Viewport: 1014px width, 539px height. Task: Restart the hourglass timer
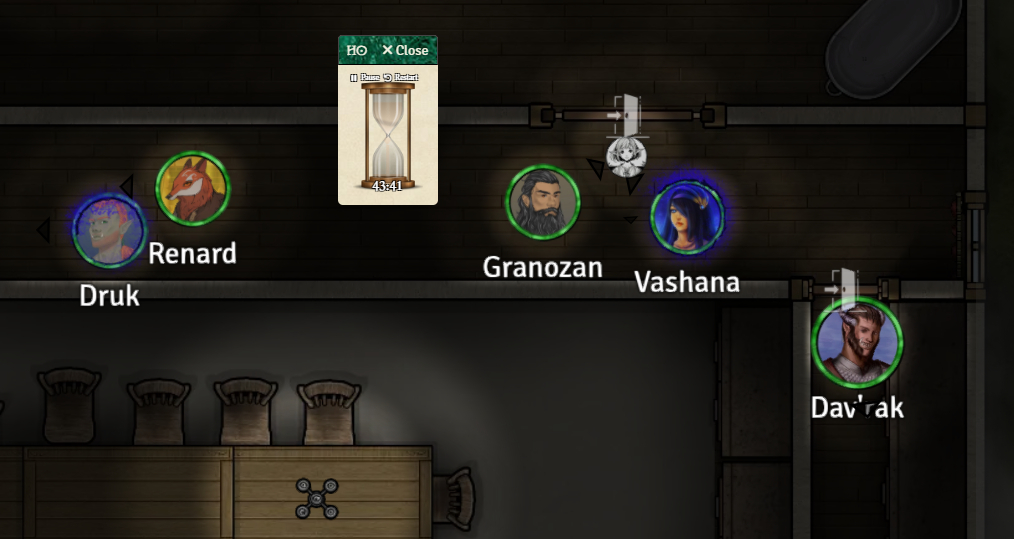coord(400,77)
